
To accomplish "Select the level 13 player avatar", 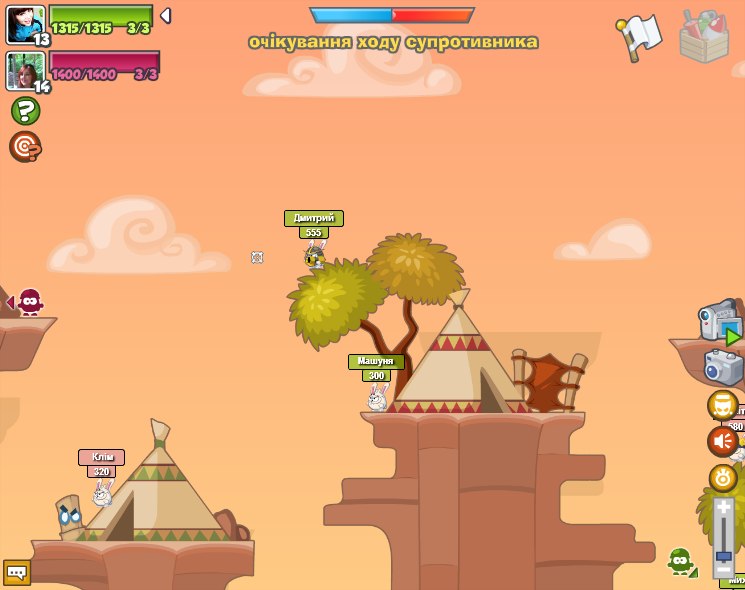I will [x=25, y=24].
